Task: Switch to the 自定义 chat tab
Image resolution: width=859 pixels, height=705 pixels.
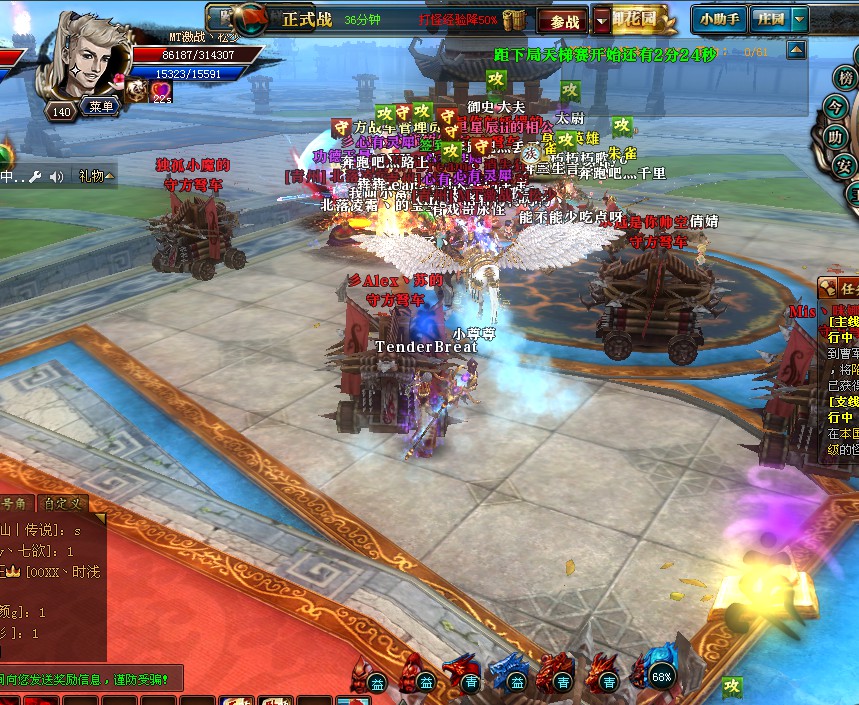Action: click(x=62, y=505)
